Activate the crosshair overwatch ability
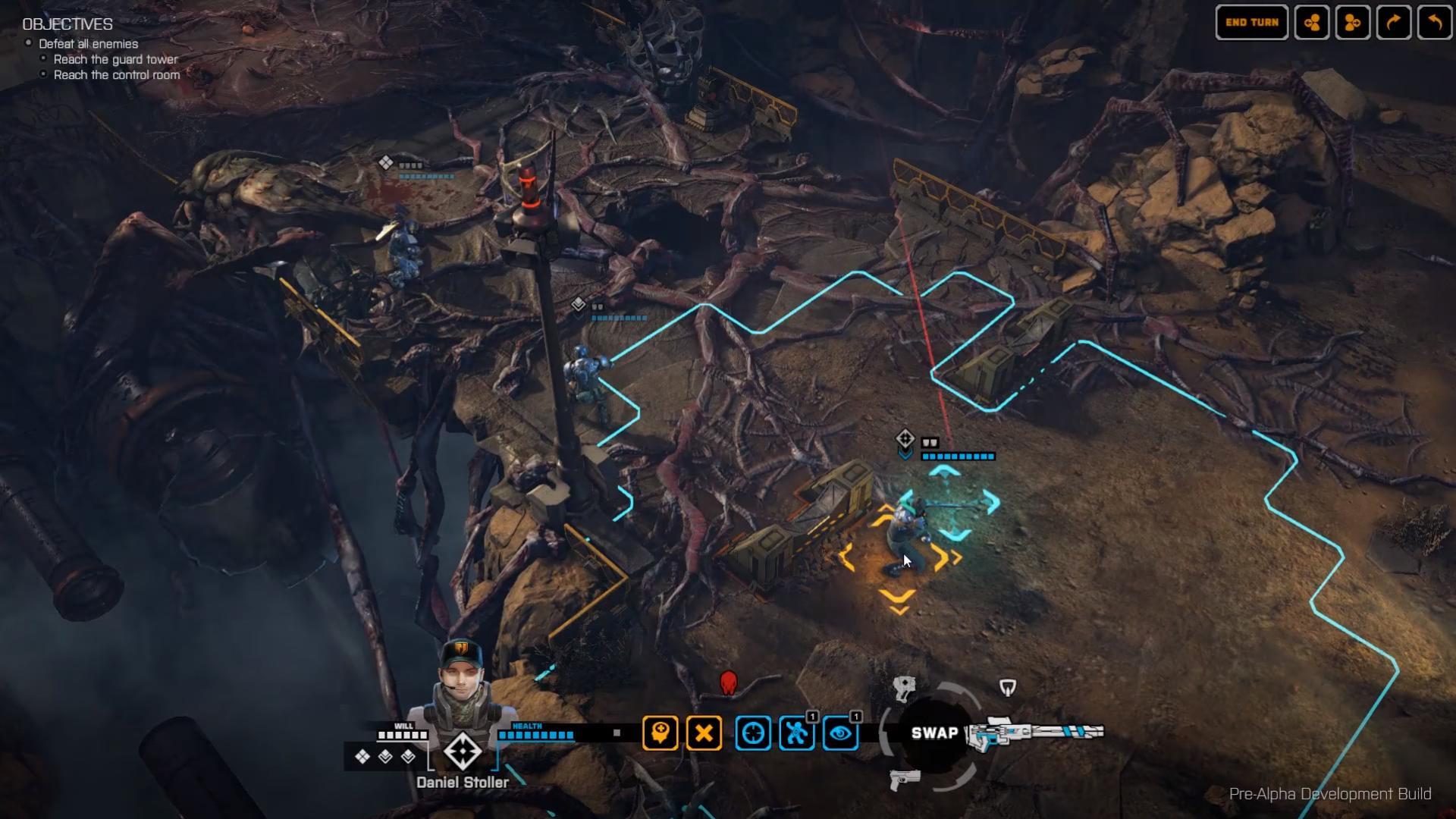Screen dimensions: 1456x819 [753, 733]
